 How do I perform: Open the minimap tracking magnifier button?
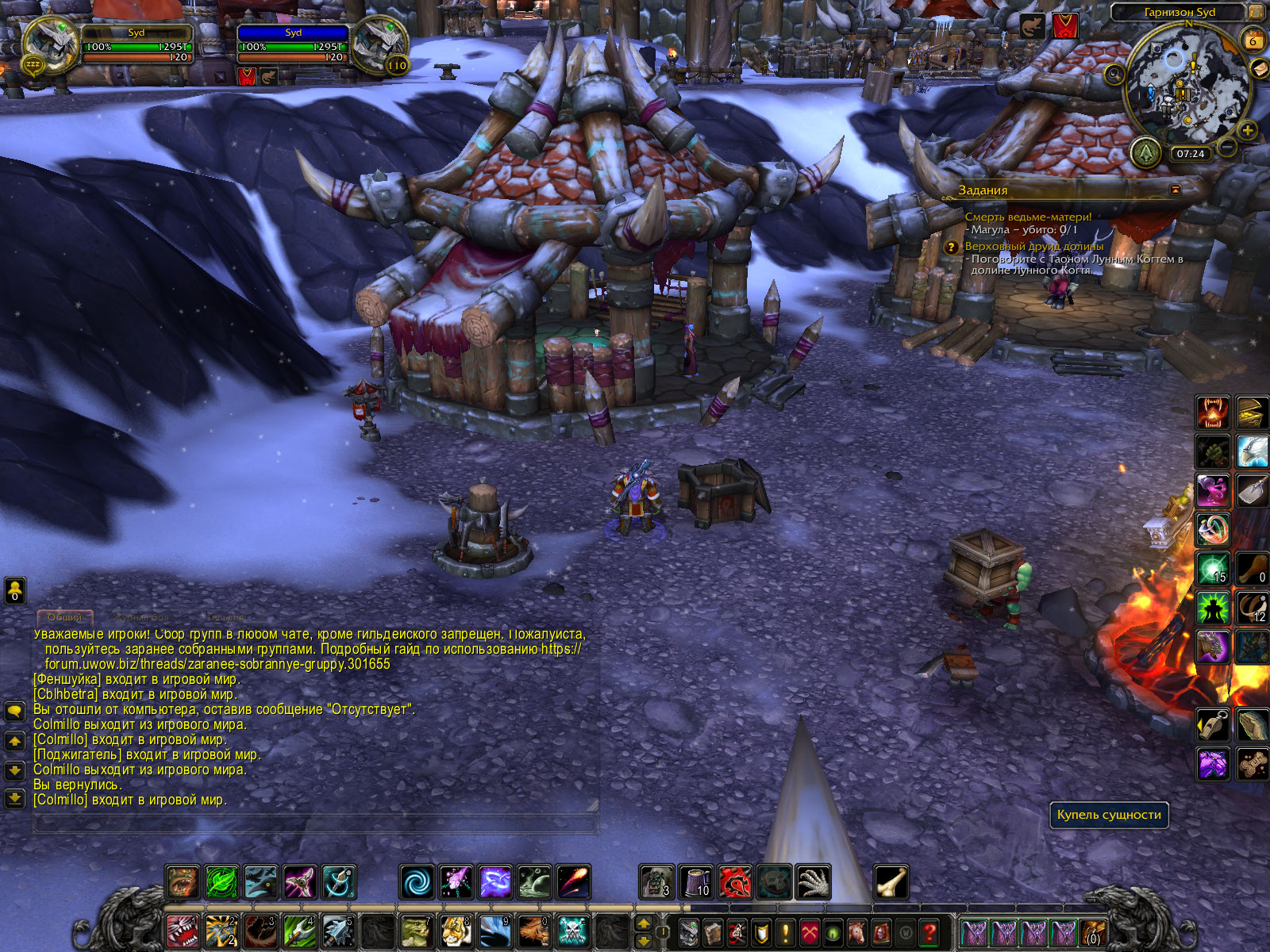click(x=1114, y=75)
